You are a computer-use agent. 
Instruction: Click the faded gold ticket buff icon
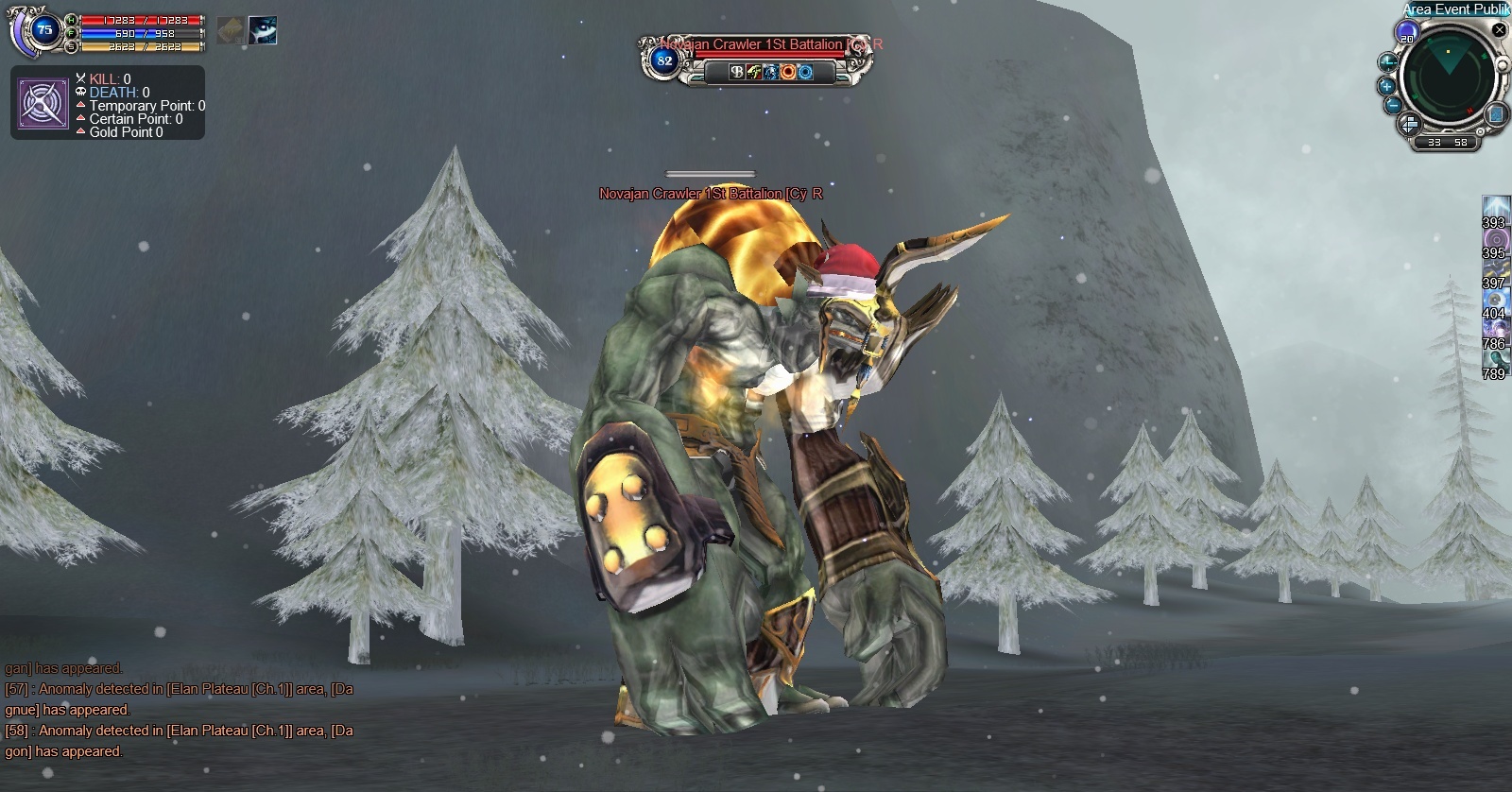point(231,31)
